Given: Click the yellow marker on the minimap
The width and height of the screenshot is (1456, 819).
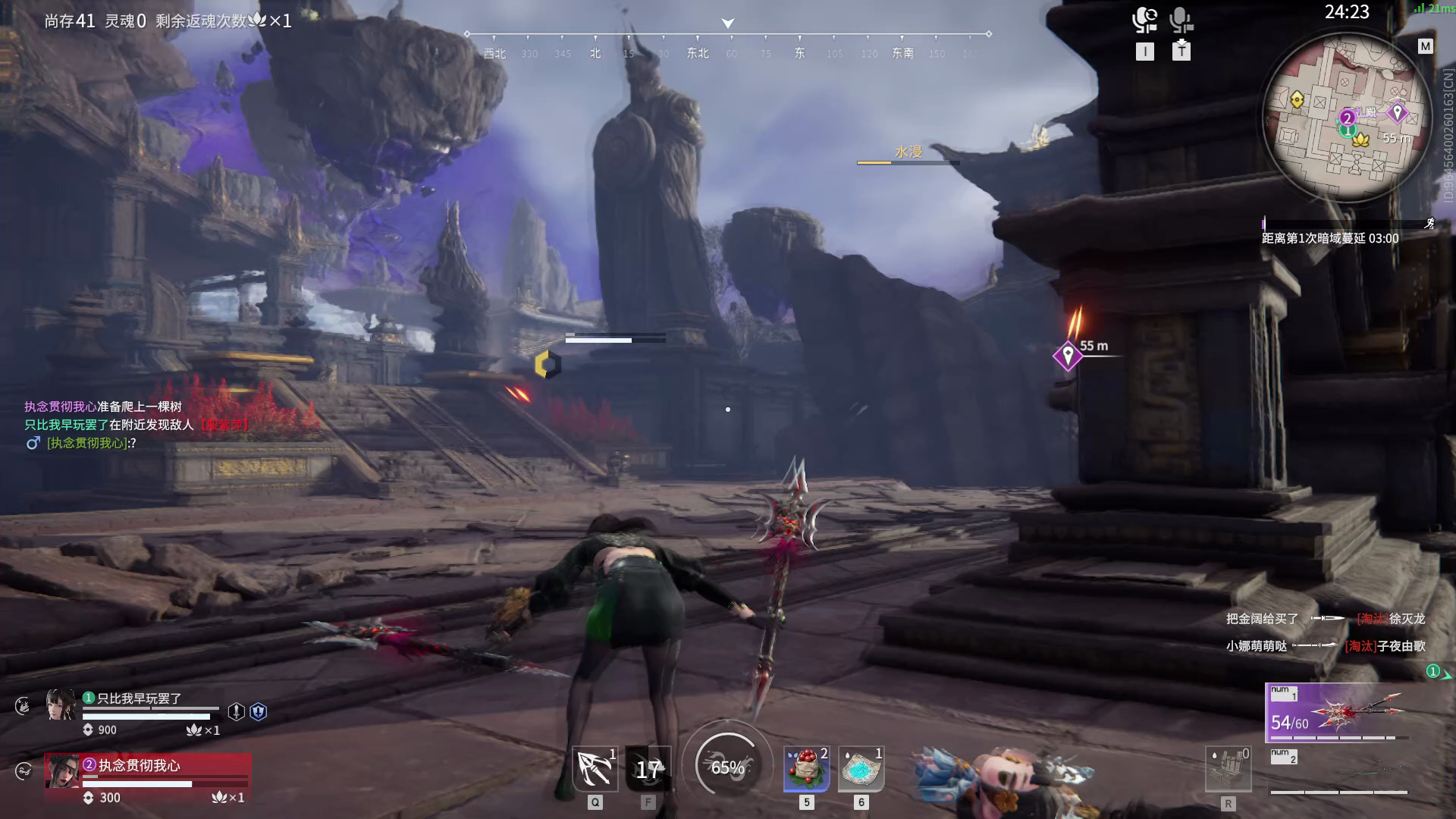Looking at the screenshot, I should [1297, 99].
